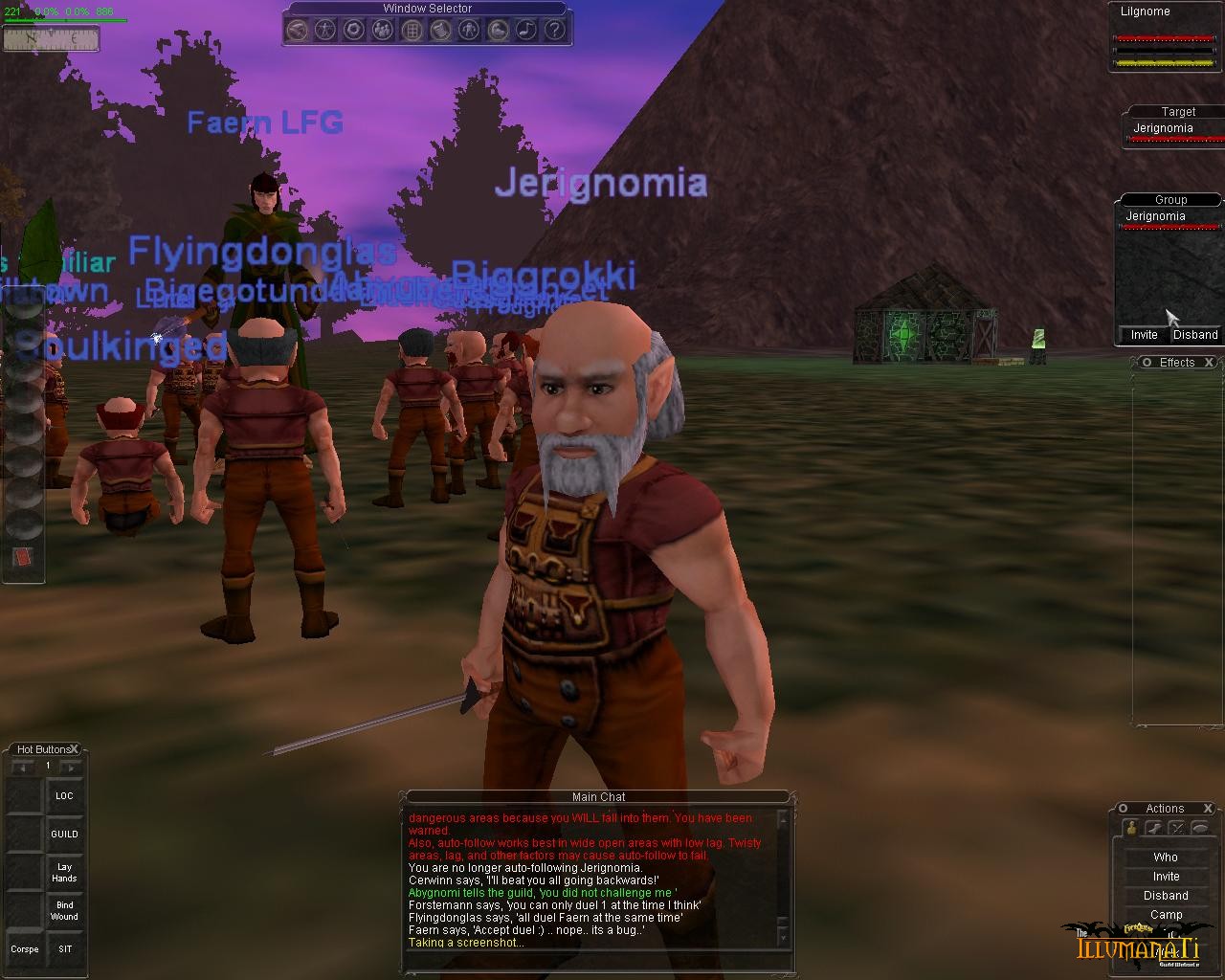Click the music note icon in Window Selector
1225x980 pixels.
tap(525, 30)
